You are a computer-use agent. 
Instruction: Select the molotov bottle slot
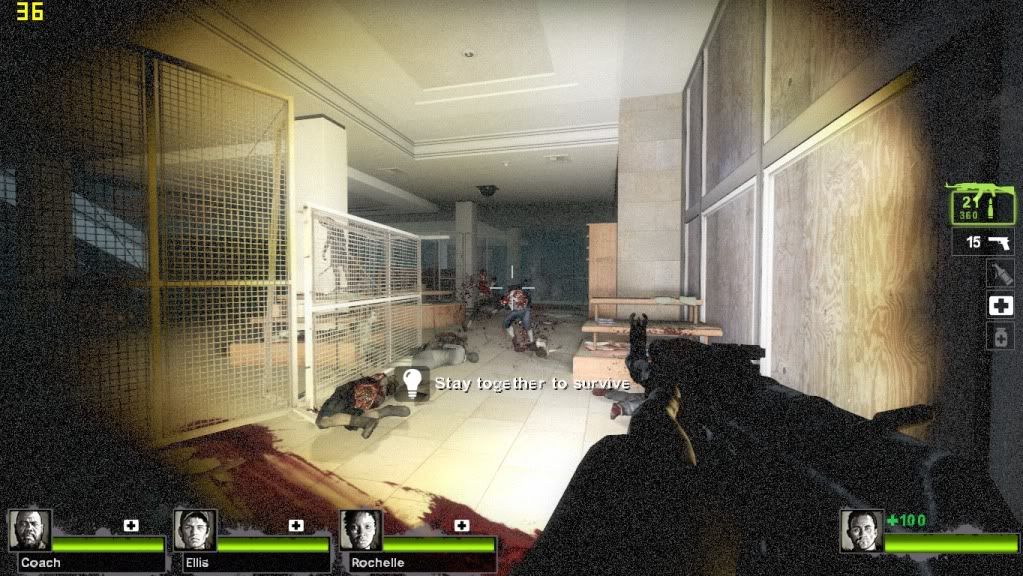point(1000,273)
